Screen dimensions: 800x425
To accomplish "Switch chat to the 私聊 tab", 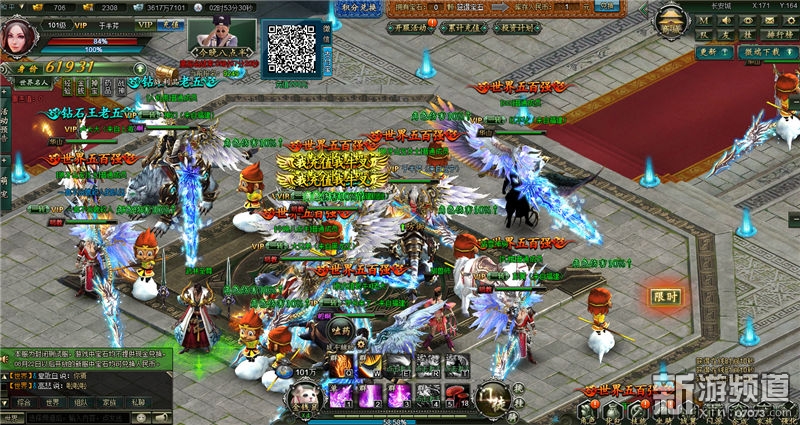I will (x=138, y=402).
